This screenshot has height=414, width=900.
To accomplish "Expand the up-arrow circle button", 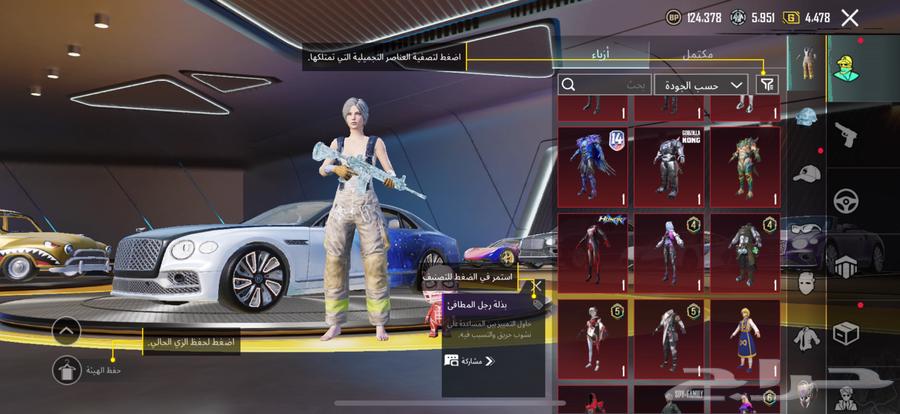I will [66, 329].
